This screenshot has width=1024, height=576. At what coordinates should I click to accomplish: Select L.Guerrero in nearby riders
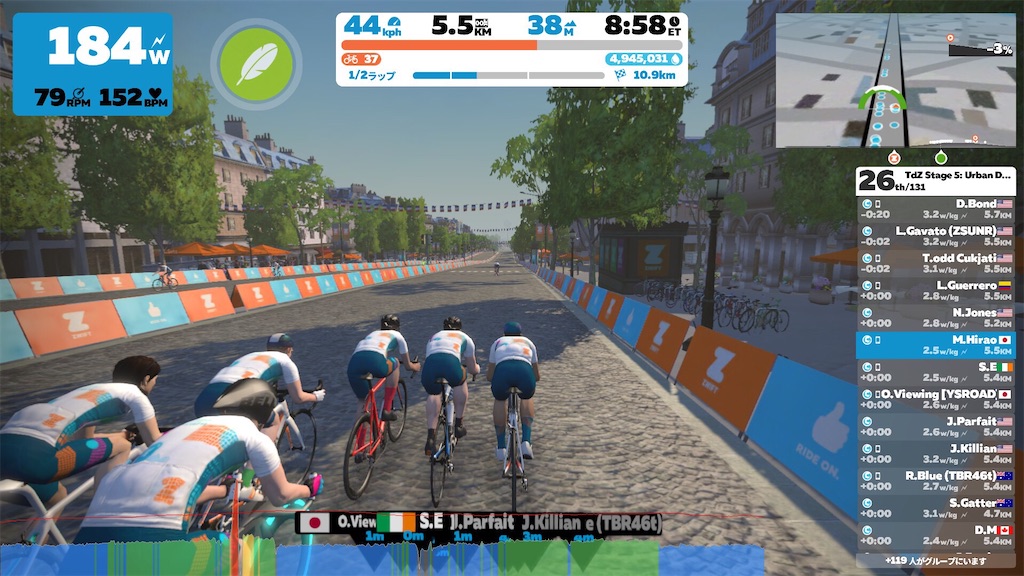[x=936, y=290]
